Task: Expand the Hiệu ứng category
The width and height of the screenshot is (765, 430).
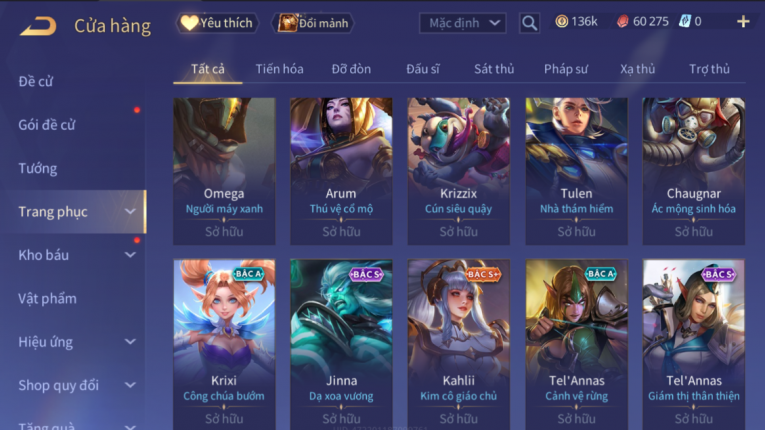Action: [x=75, y=342]
